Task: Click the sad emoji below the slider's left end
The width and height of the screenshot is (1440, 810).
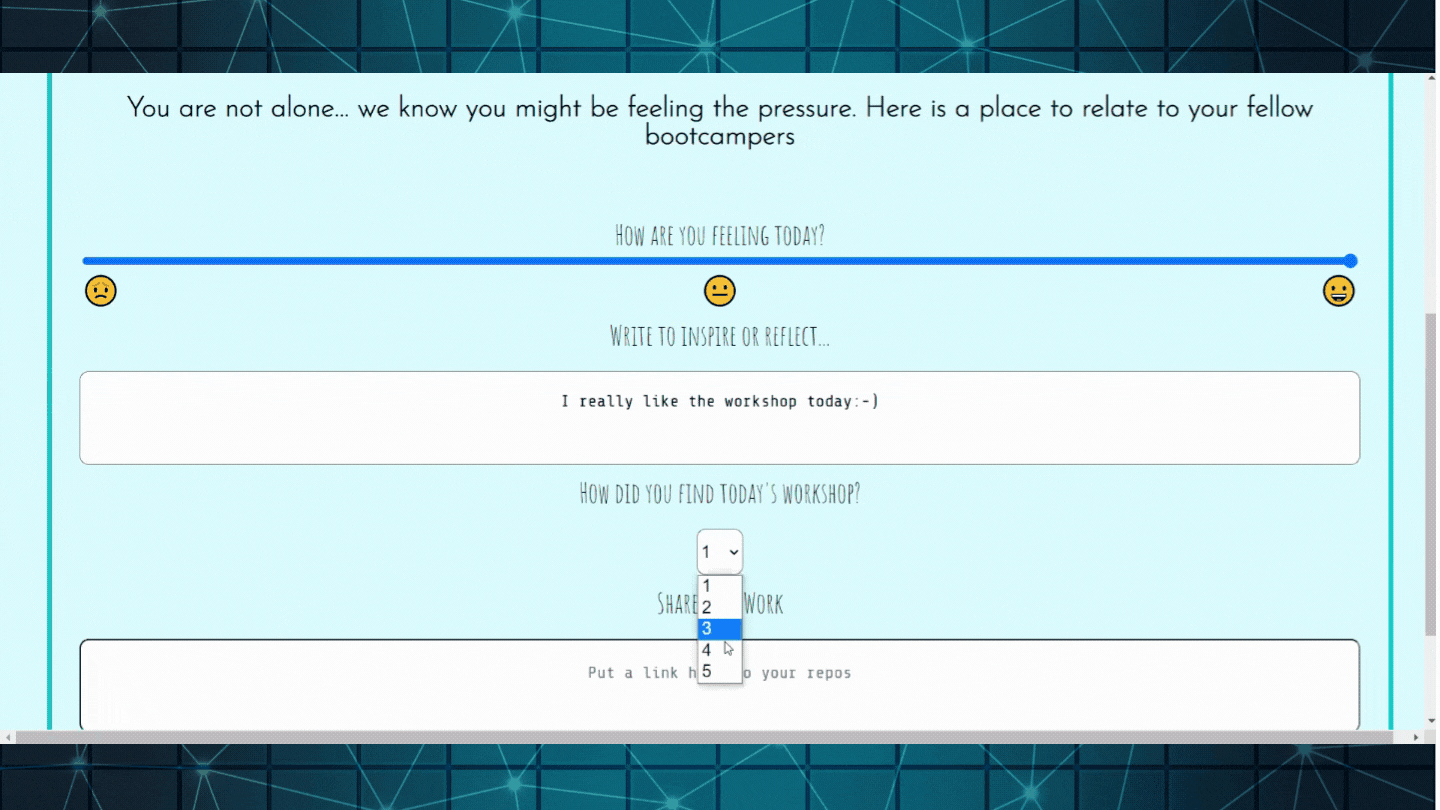Action: click(101, 290)
